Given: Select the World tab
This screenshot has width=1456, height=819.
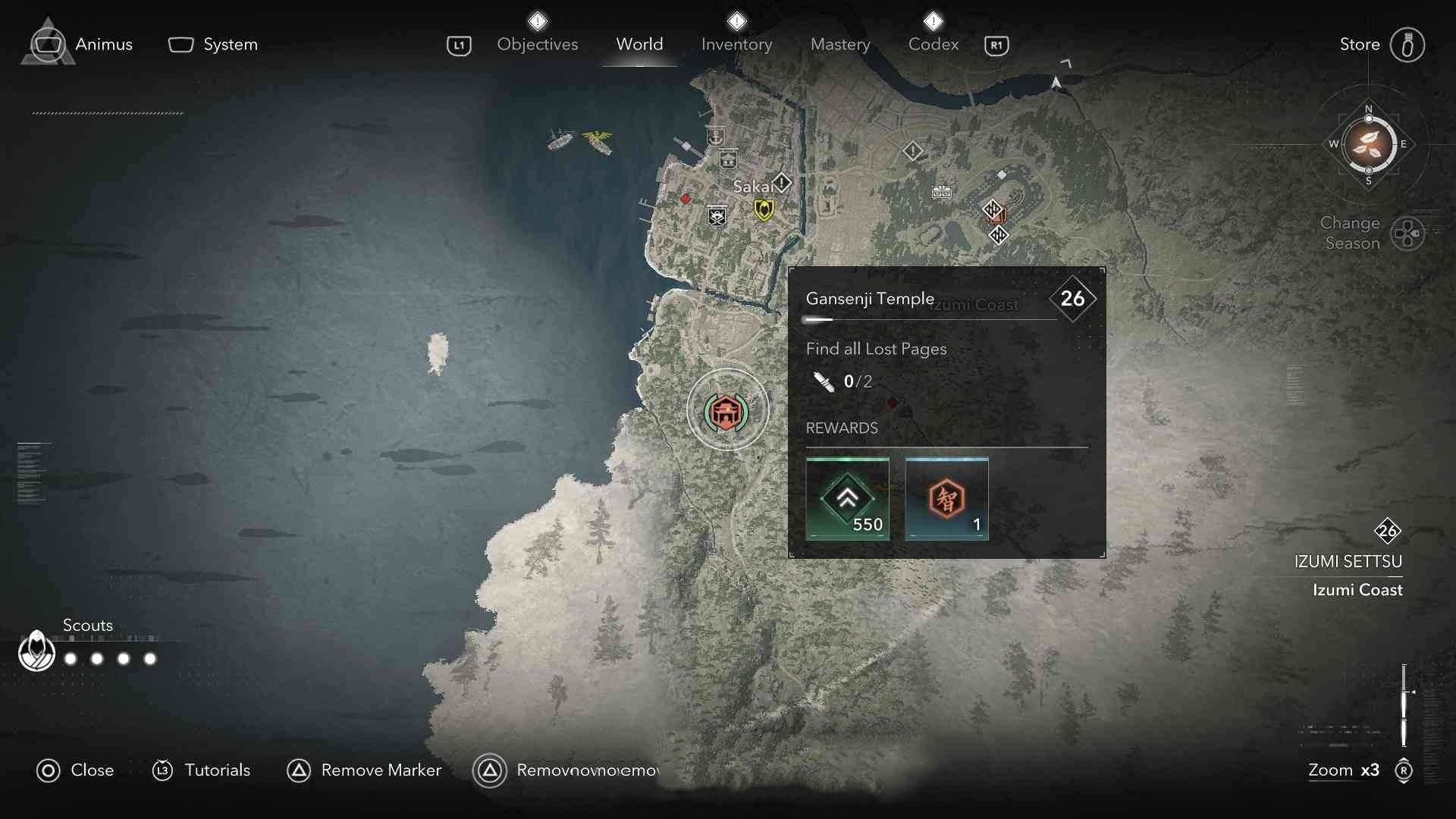Looking at the screenshot, I should [639, 44].
